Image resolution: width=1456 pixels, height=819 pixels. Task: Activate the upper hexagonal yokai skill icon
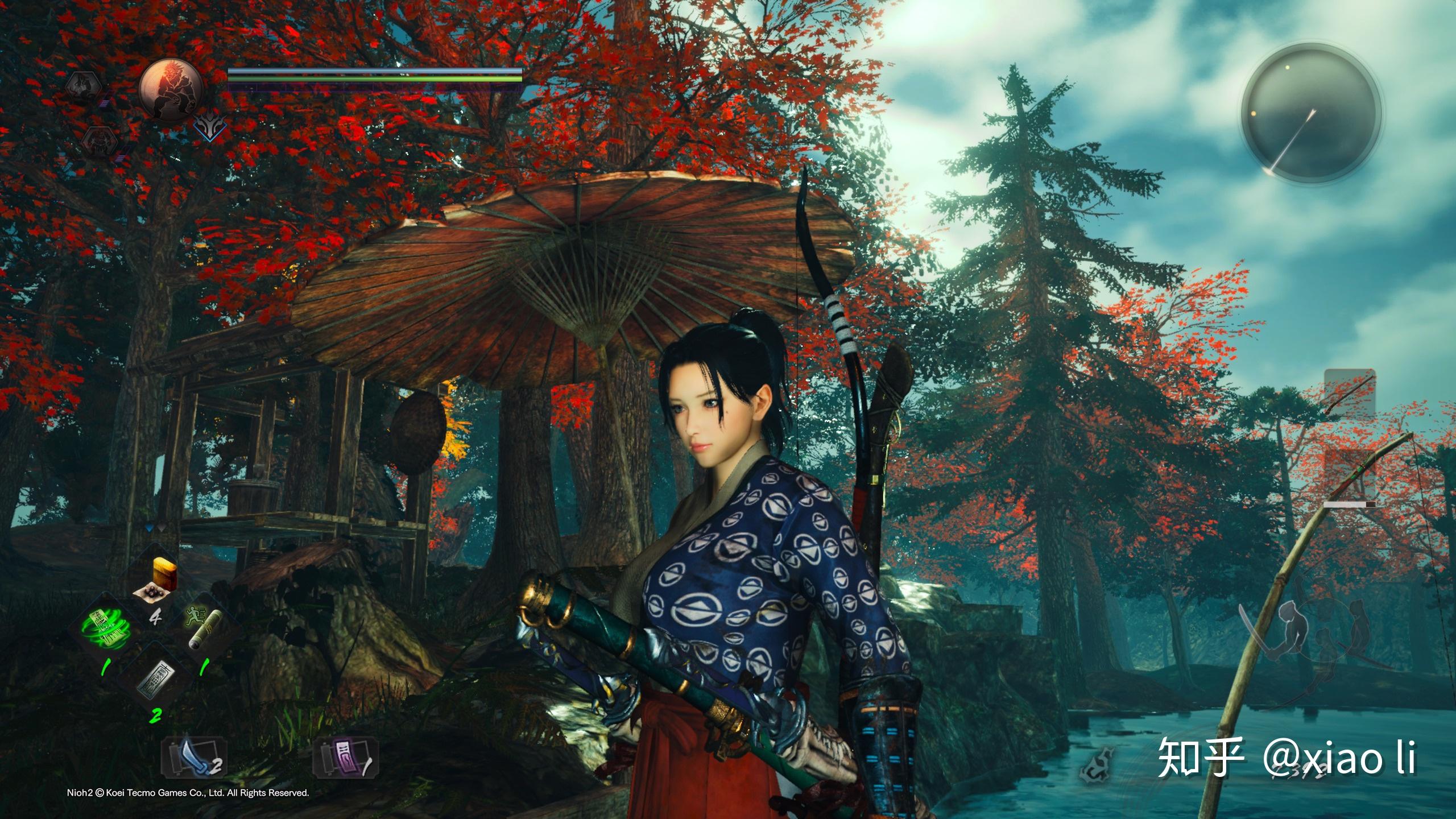pyautogui.click(x=82, y=86)
